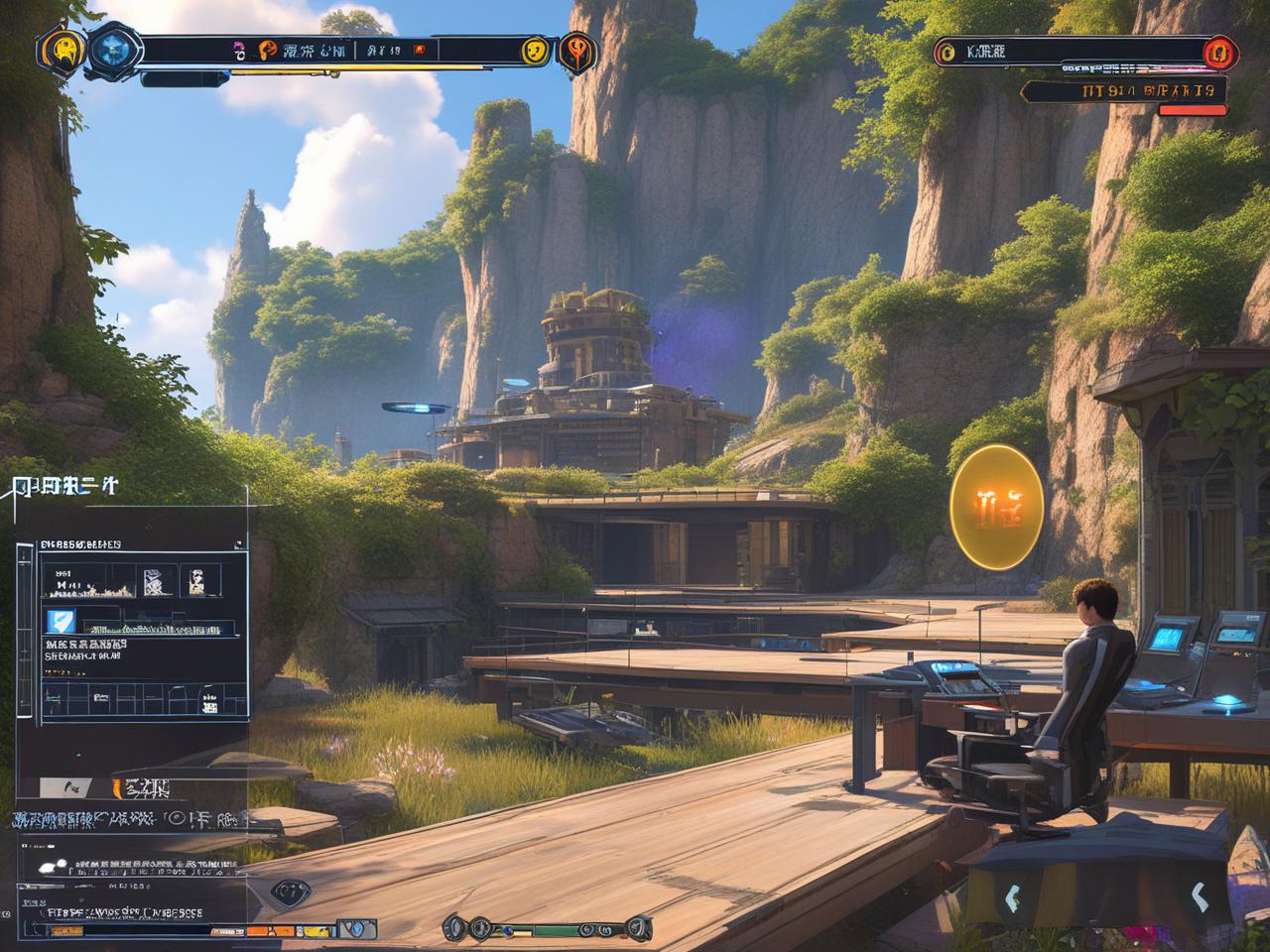This screenshot has width=1270, height=952.
Task: Click the right round icon on bottom center bar
Action: pyautogui.click(x=638, y=928)
